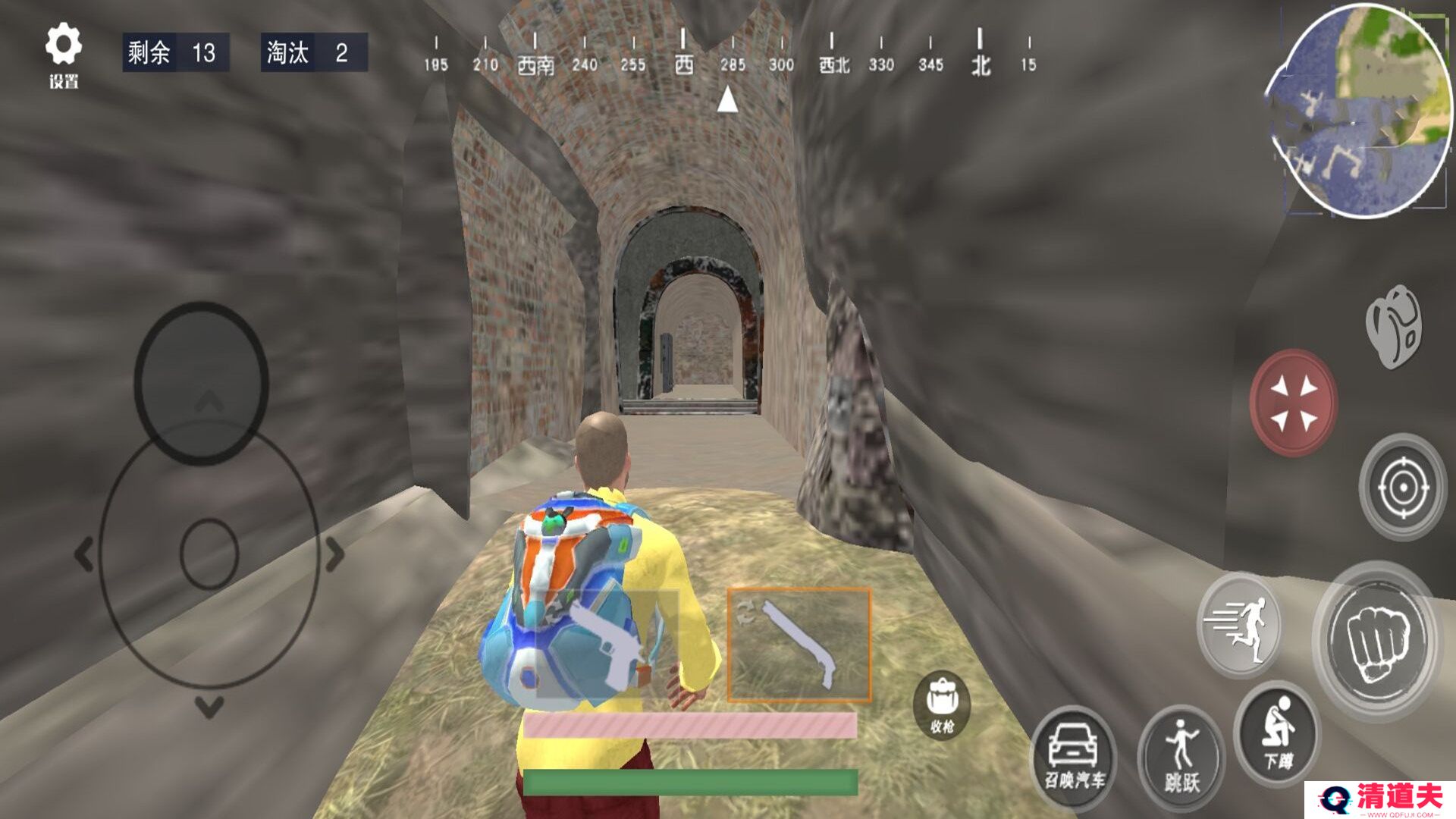The width and height of the screenshot is (1456, 819).
Task: Tap the red four-arrows button
Action: pos(1294,402)
